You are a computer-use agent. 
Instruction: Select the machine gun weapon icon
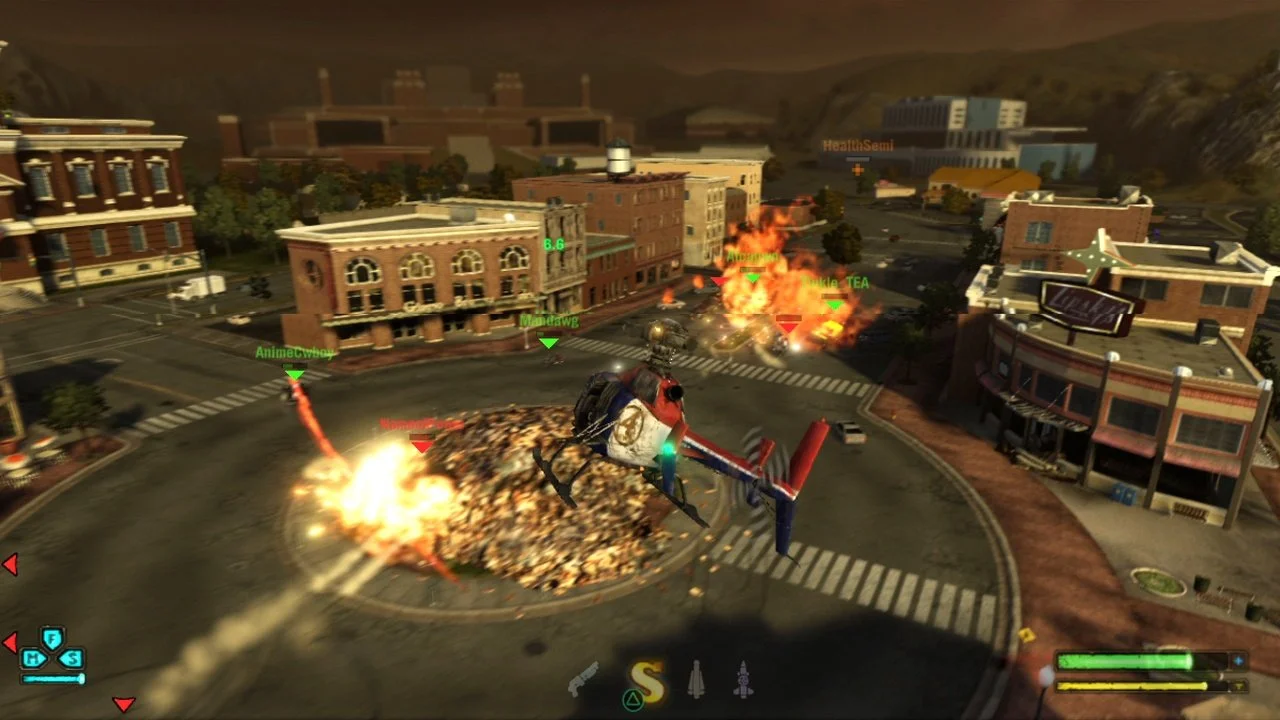point(585,680)
